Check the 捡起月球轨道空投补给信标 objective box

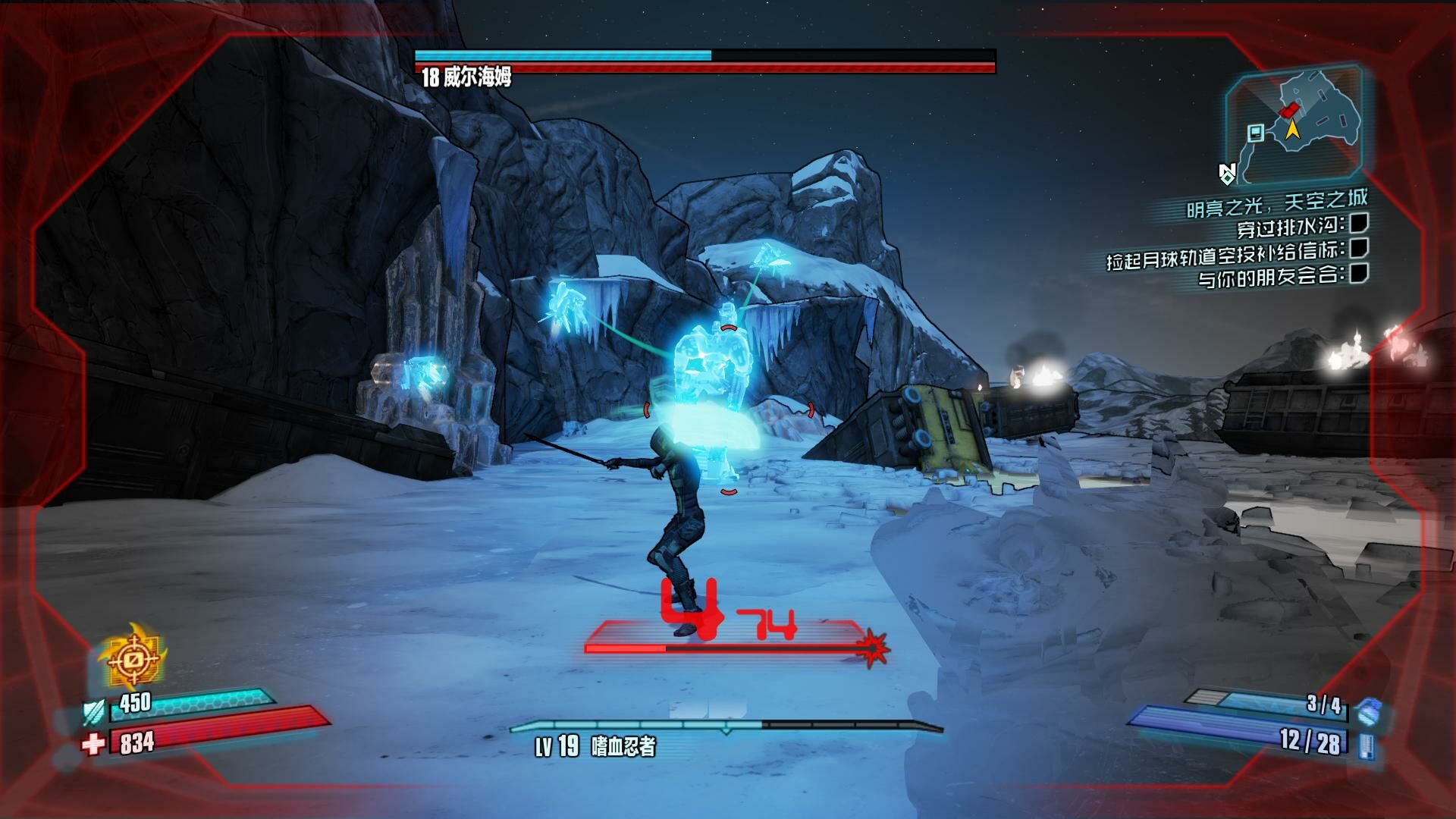point(1357,250)
